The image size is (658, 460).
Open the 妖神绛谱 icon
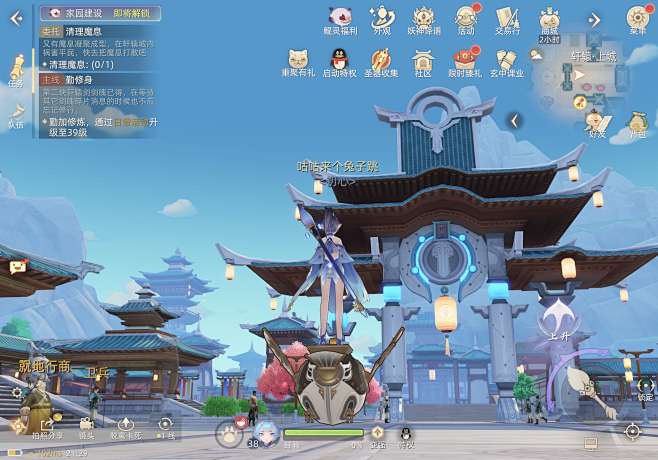422,18
